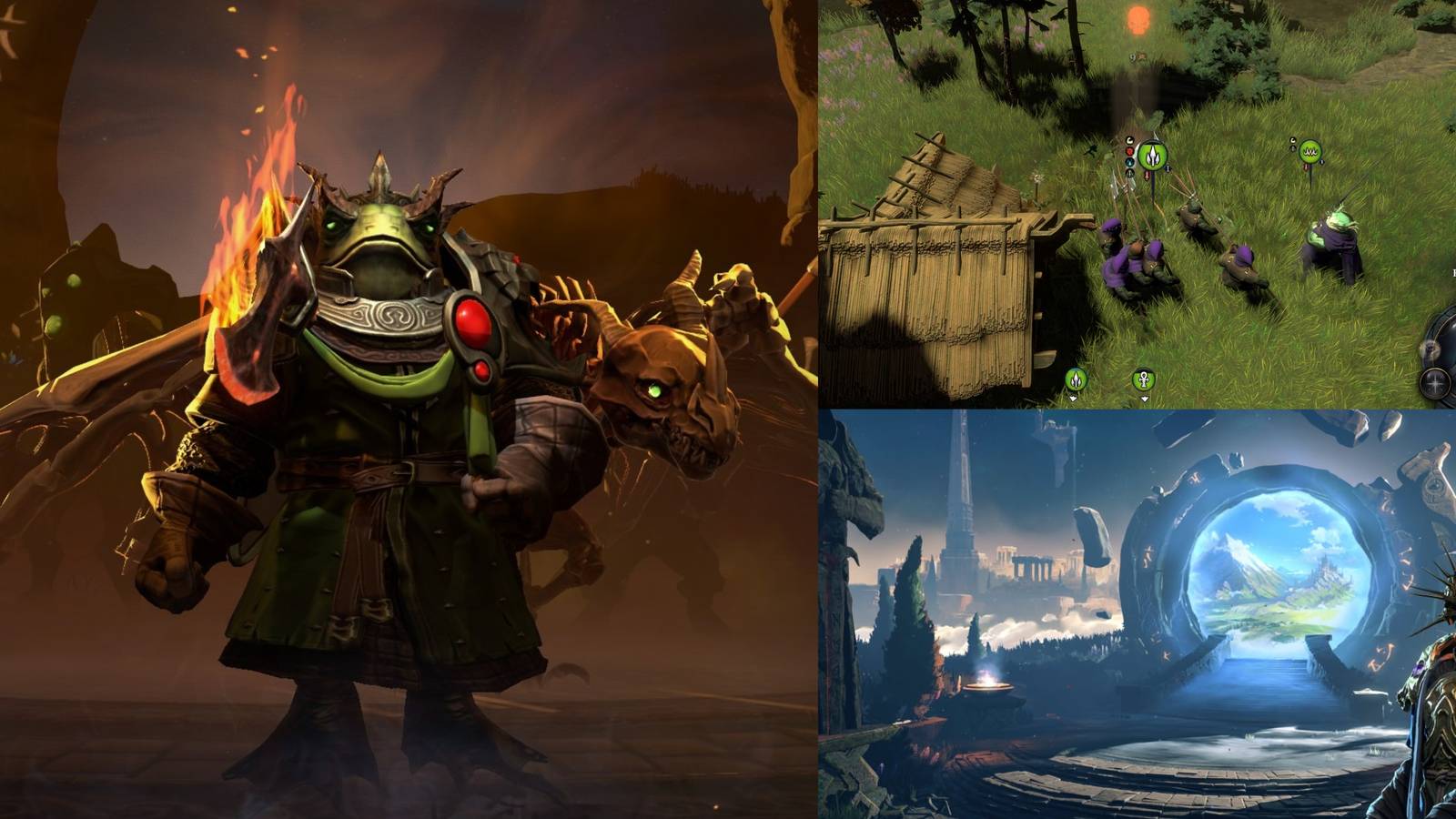
Task: Click the red status orb beside the unit banner
Action: pos(1127,151)
